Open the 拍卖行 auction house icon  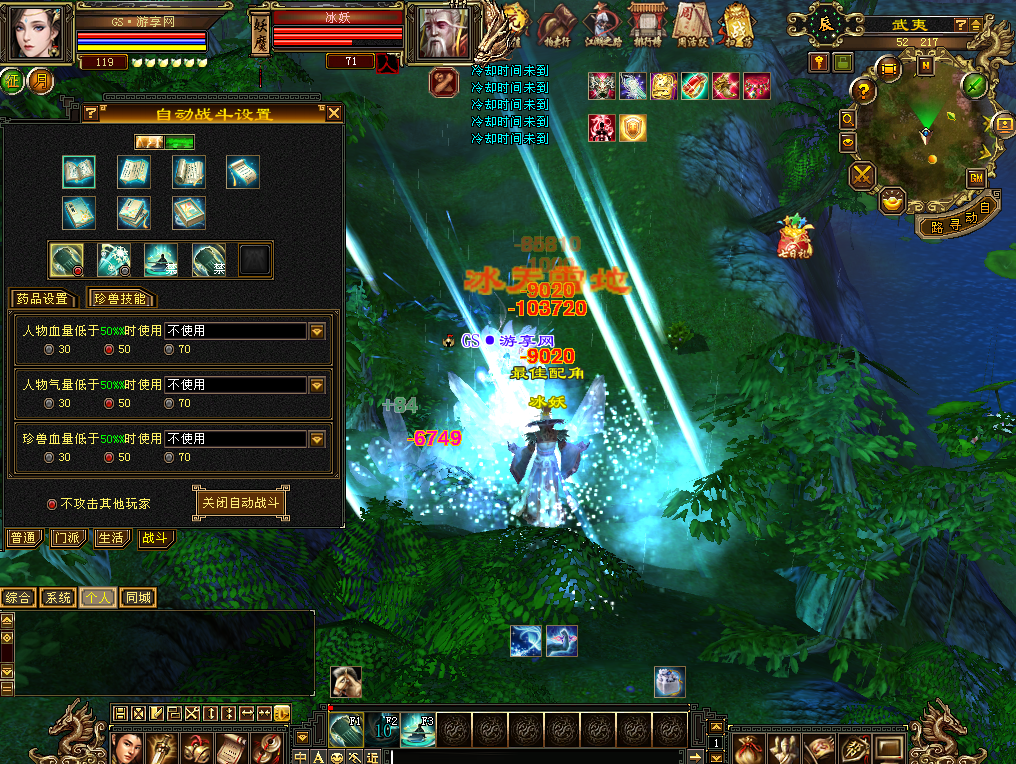click(555, 23)
